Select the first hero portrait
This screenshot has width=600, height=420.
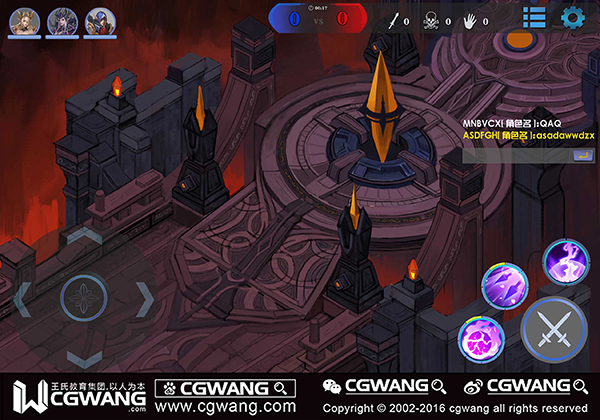point(26,20)
